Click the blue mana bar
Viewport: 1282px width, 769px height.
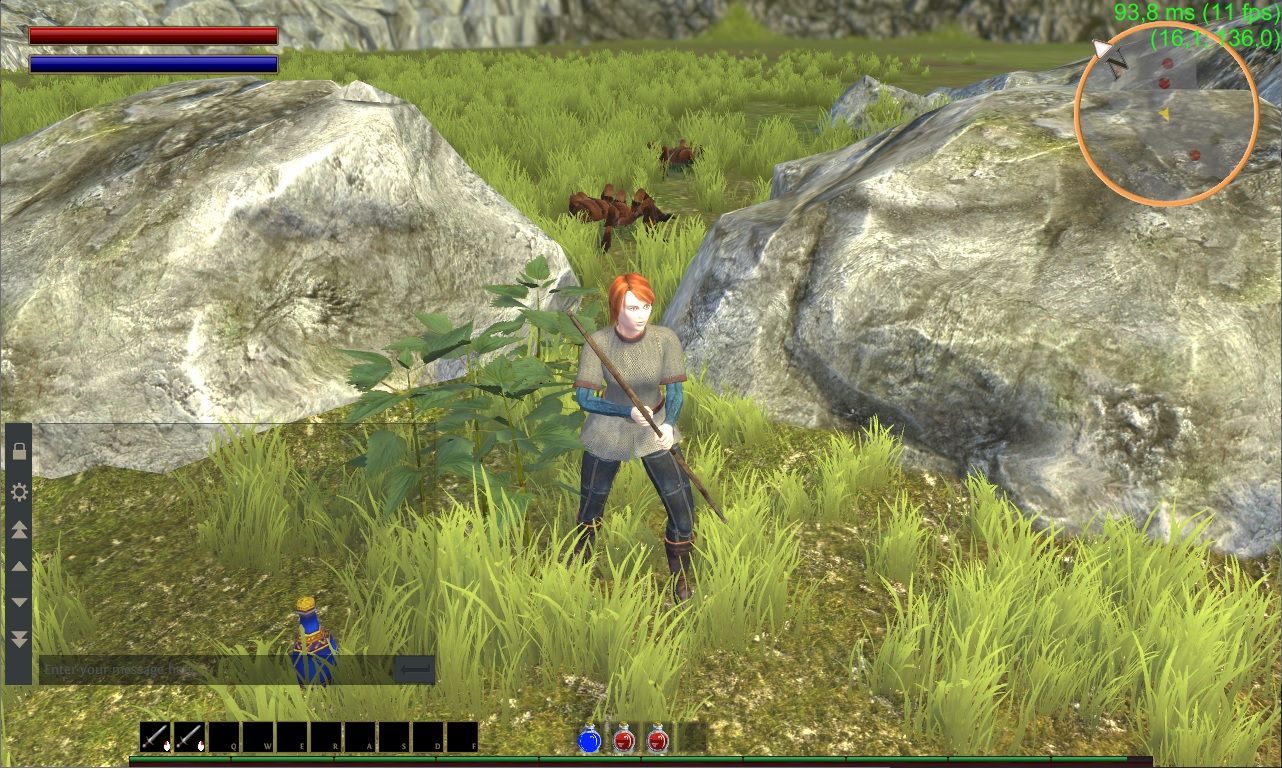coord(152,62)
